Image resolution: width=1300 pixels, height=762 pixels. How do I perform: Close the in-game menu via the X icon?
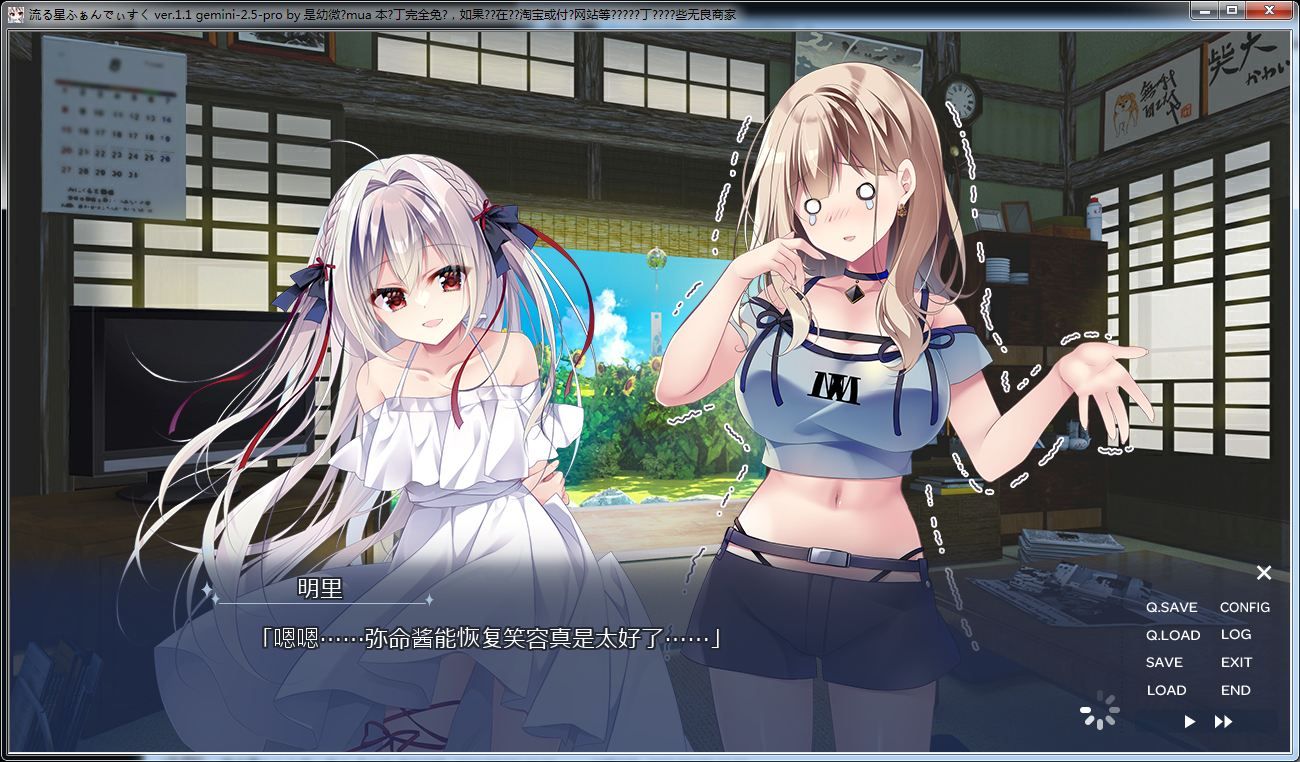1264,573
